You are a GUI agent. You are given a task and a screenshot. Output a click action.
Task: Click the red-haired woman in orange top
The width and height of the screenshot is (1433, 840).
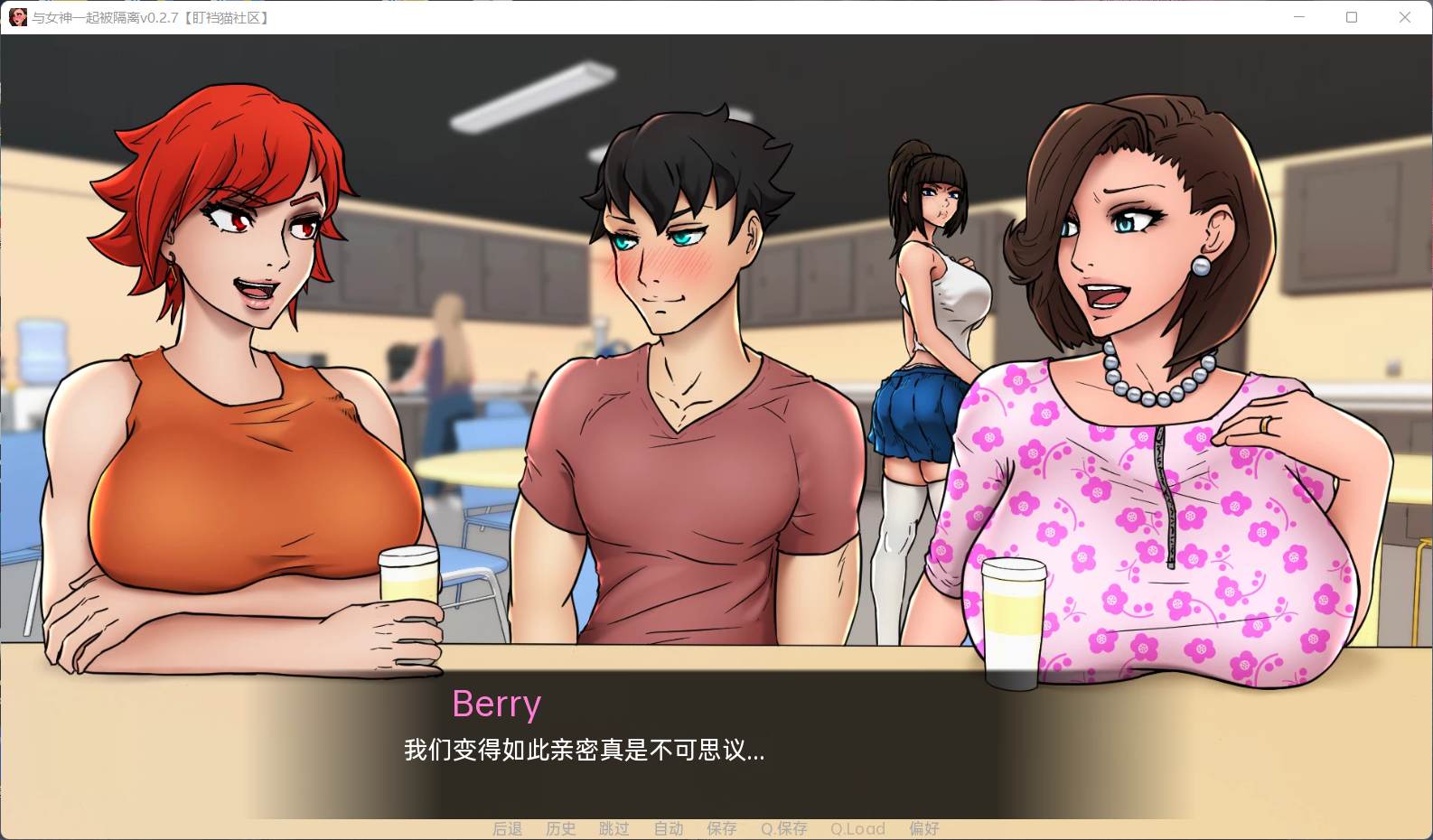[x=235, y=361]
